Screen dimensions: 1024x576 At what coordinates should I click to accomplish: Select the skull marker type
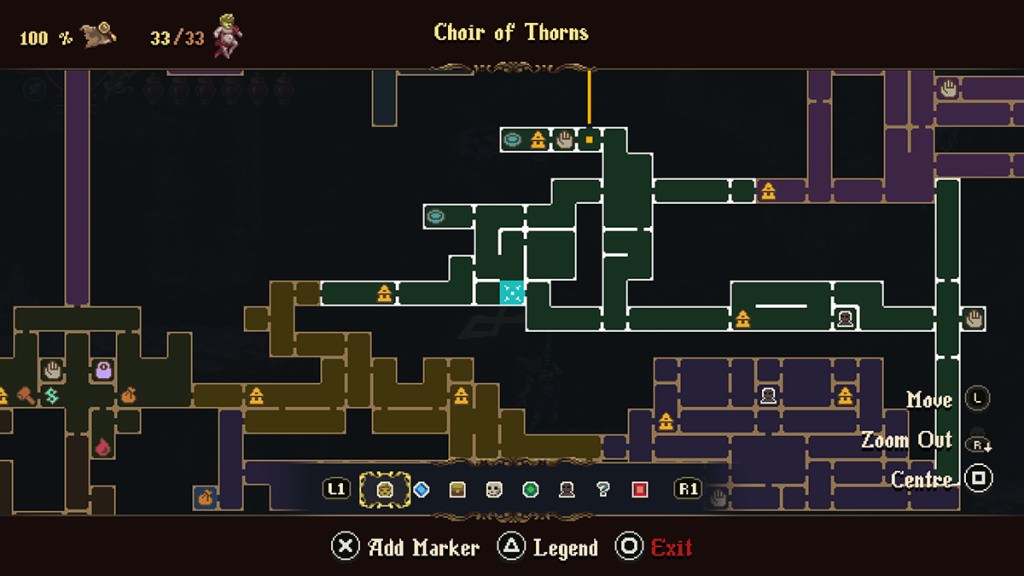click(x=494, y=489)
